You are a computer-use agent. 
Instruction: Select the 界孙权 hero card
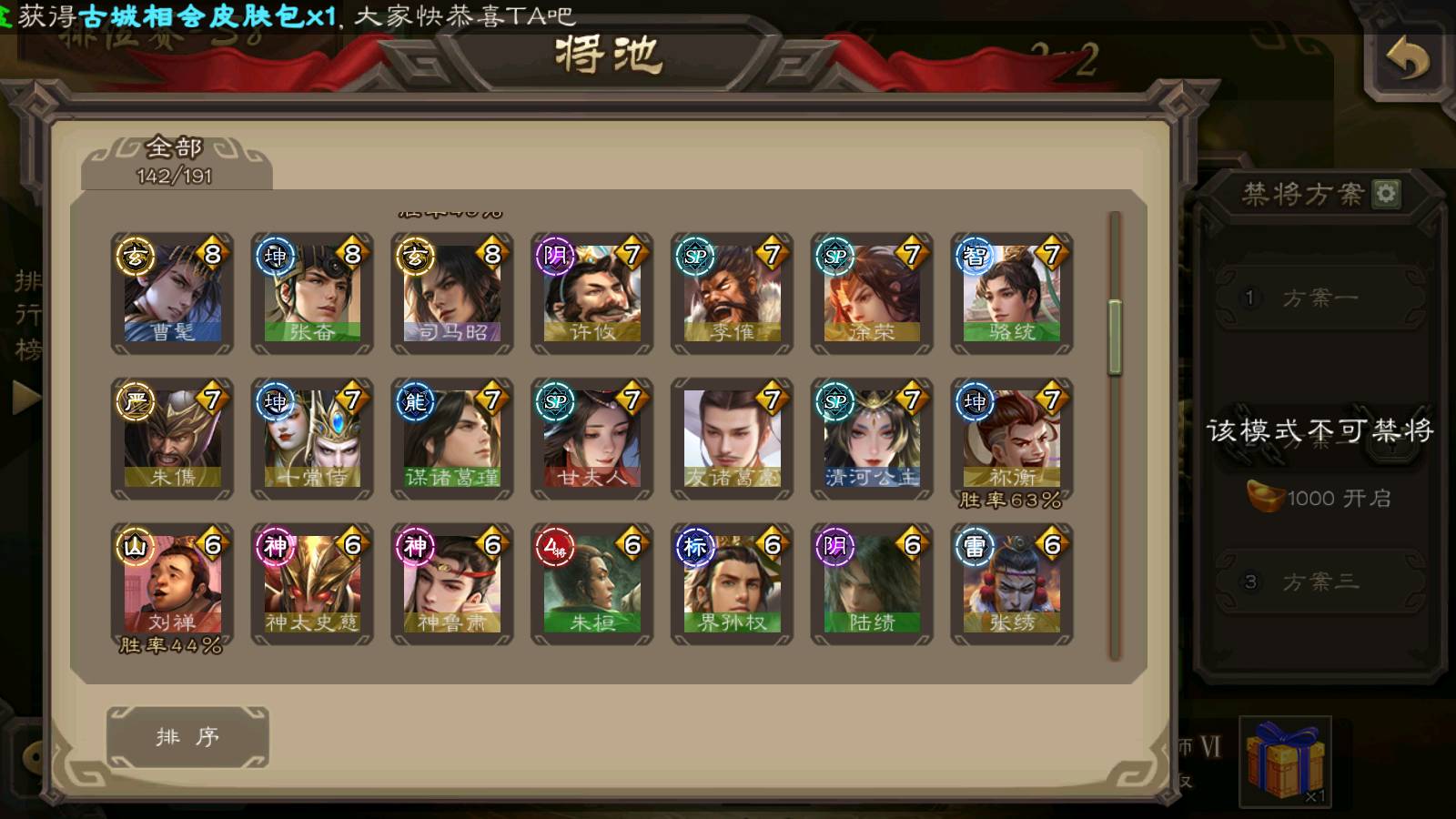point(733,583)
